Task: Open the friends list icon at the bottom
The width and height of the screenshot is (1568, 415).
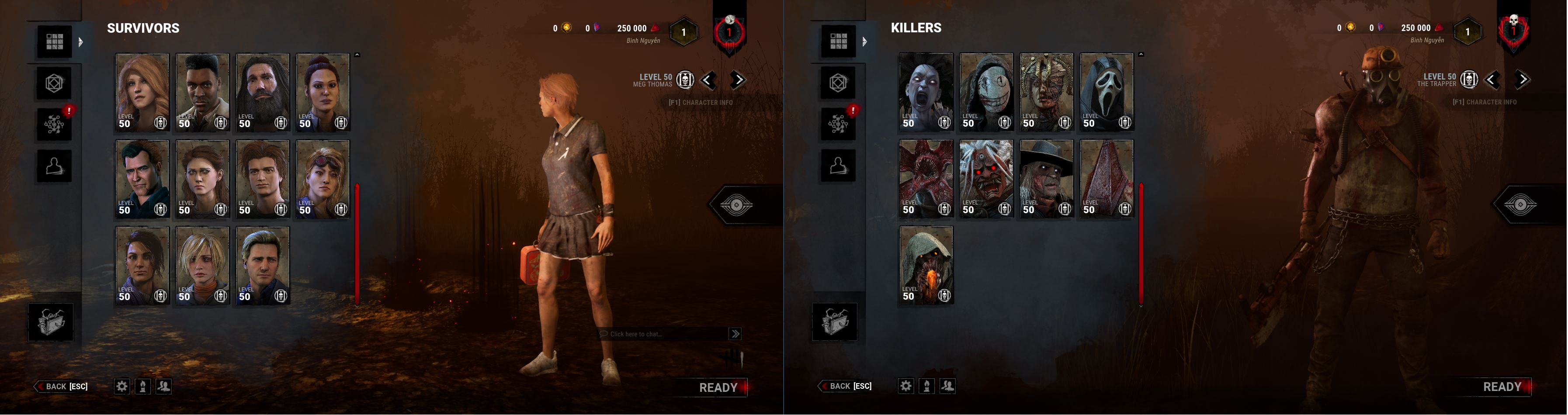Action: [163, 386]
